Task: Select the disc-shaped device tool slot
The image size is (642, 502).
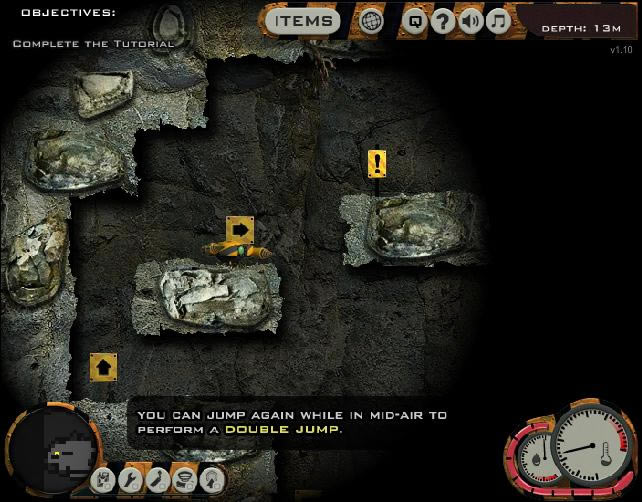Action: click(183, 481)
